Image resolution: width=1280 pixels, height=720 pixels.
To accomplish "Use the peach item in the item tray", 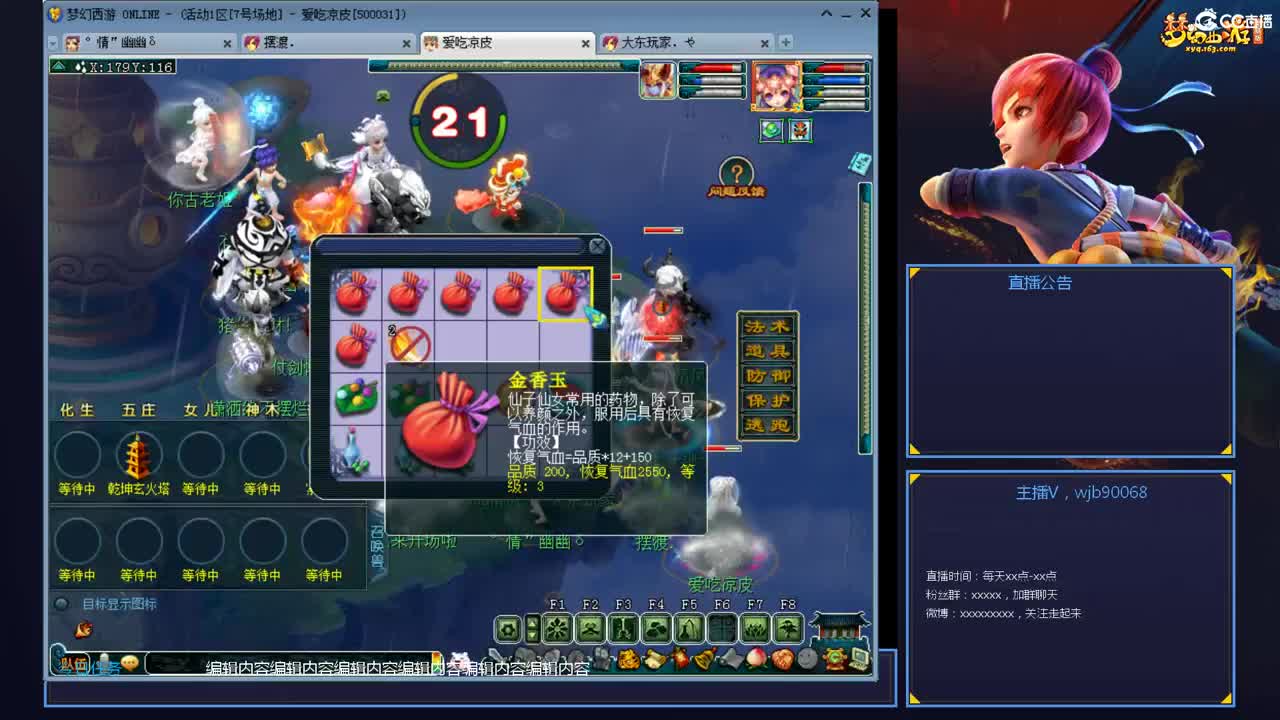I will coord(755,658).
